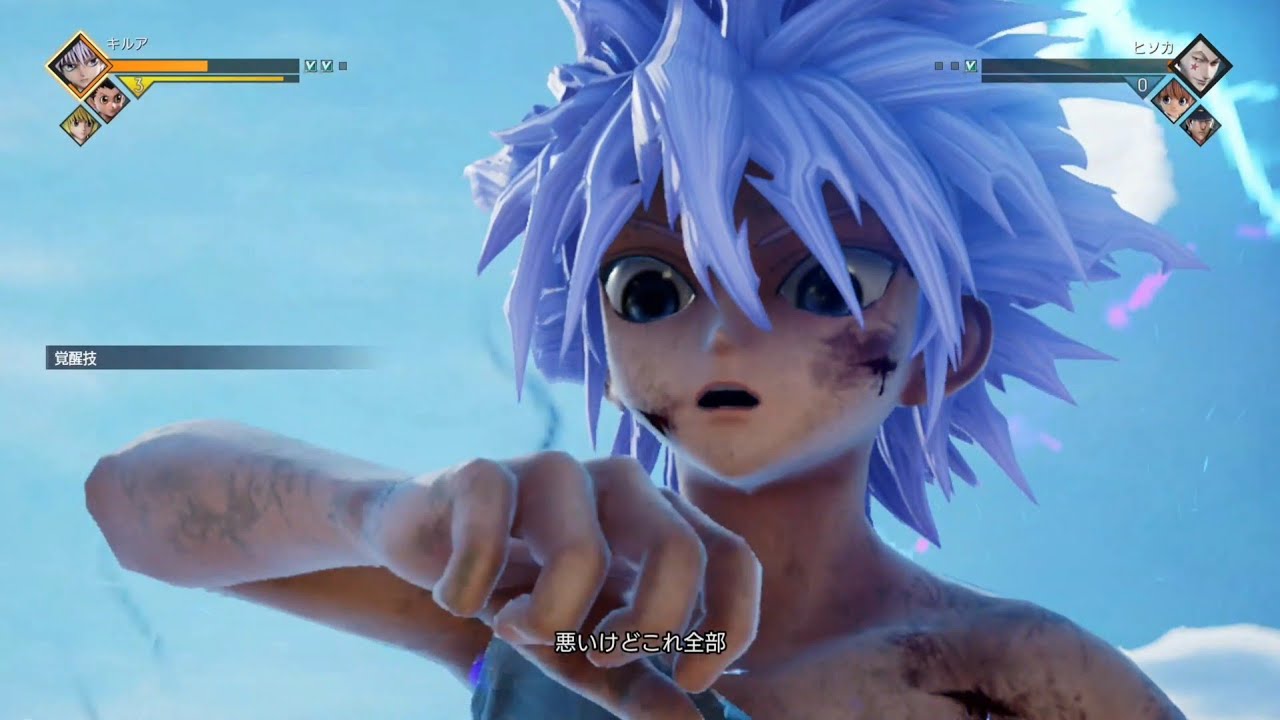Click the bottom-right dark-haired teammate portrait
Viewport: 1280px width, 720px height.
coord(1203,125)
